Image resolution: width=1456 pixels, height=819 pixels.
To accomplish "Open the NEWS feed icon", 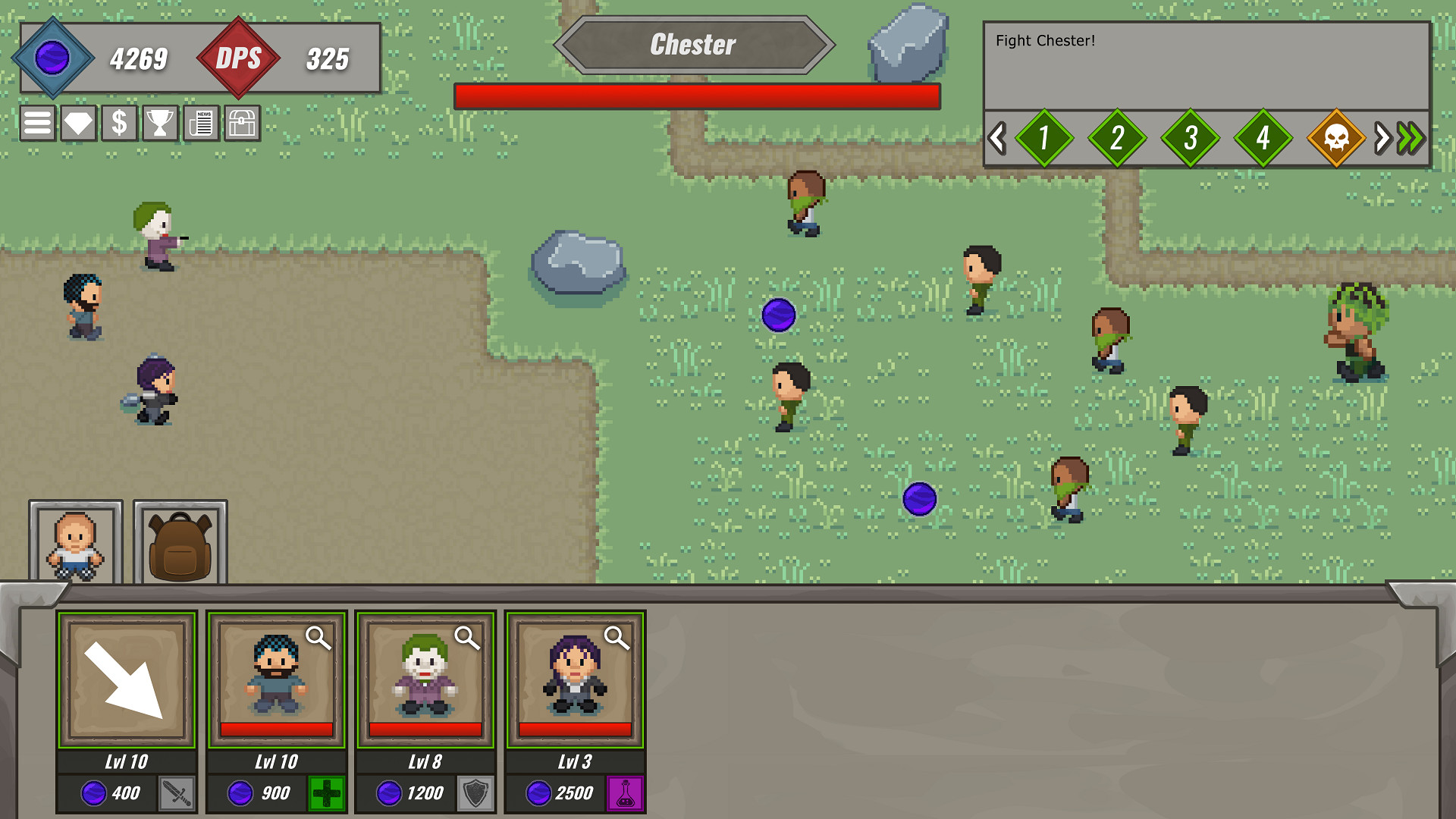I will (x=201, y=123).
